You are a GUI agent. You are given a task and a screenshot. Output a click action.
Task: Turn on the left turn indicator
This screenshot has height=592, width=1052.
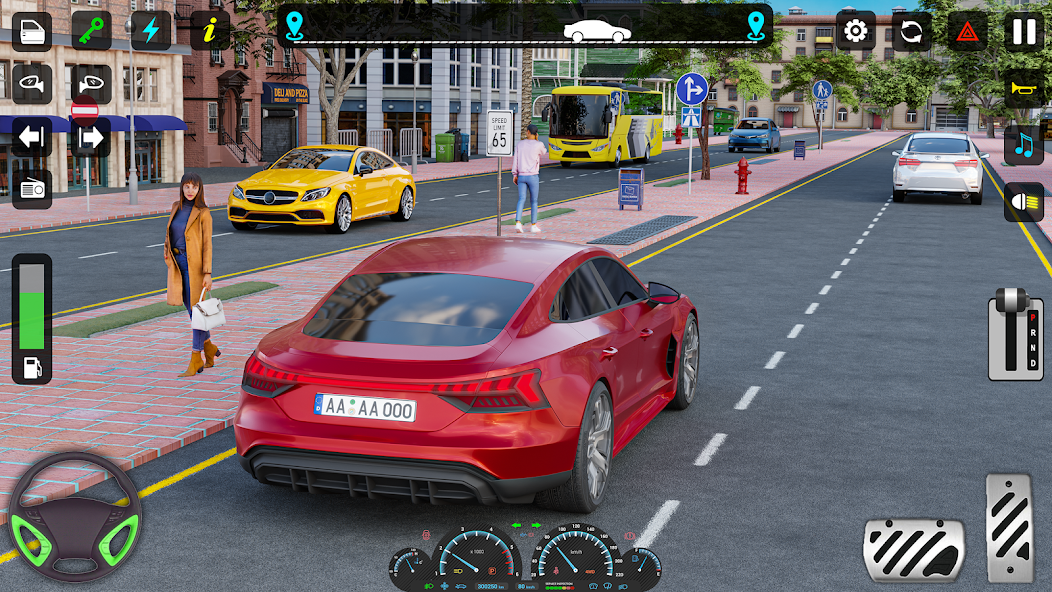(x=32, y=137)
